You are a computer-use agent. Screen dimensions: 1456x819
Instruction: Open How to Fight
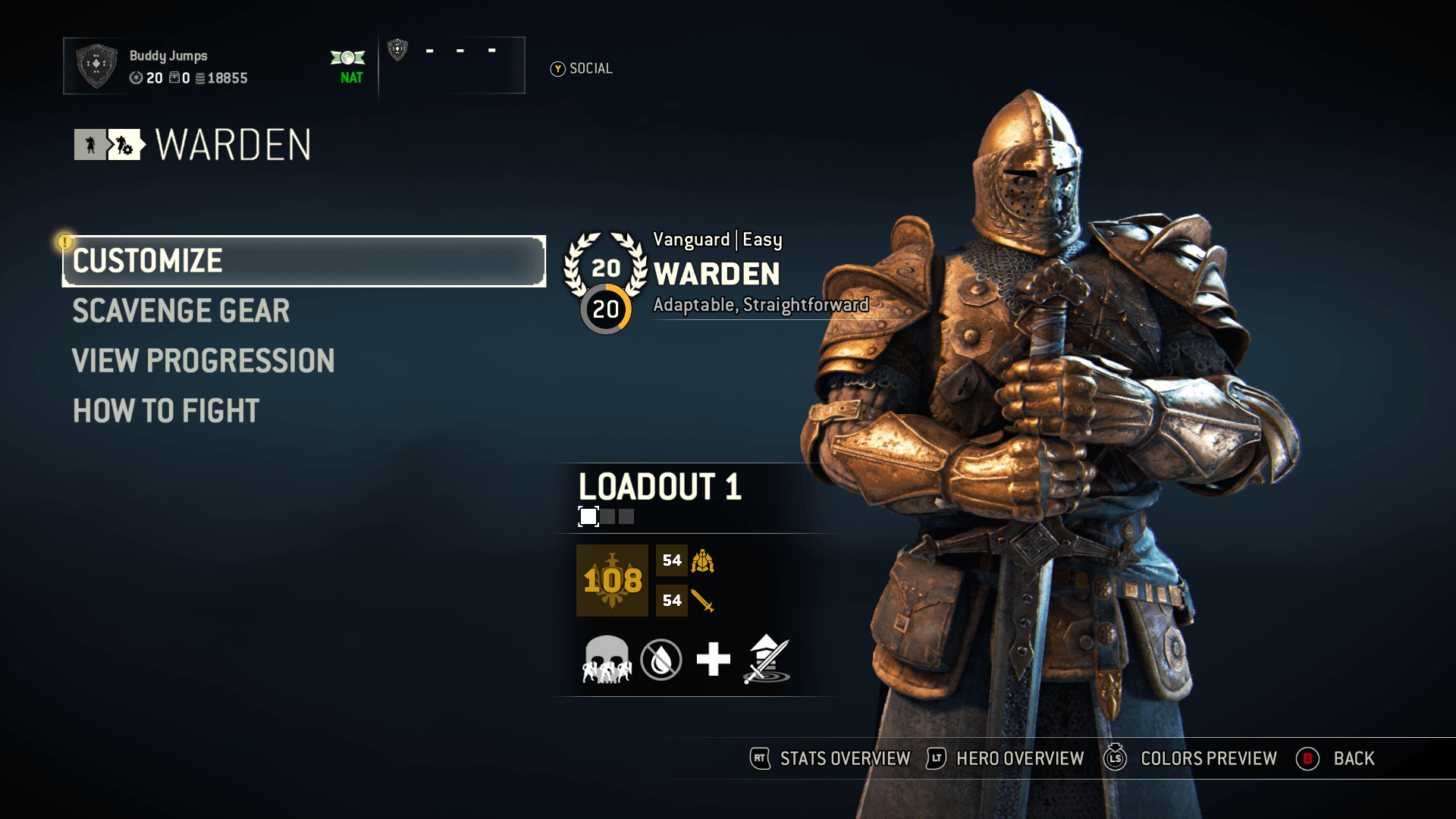[166, 411]
